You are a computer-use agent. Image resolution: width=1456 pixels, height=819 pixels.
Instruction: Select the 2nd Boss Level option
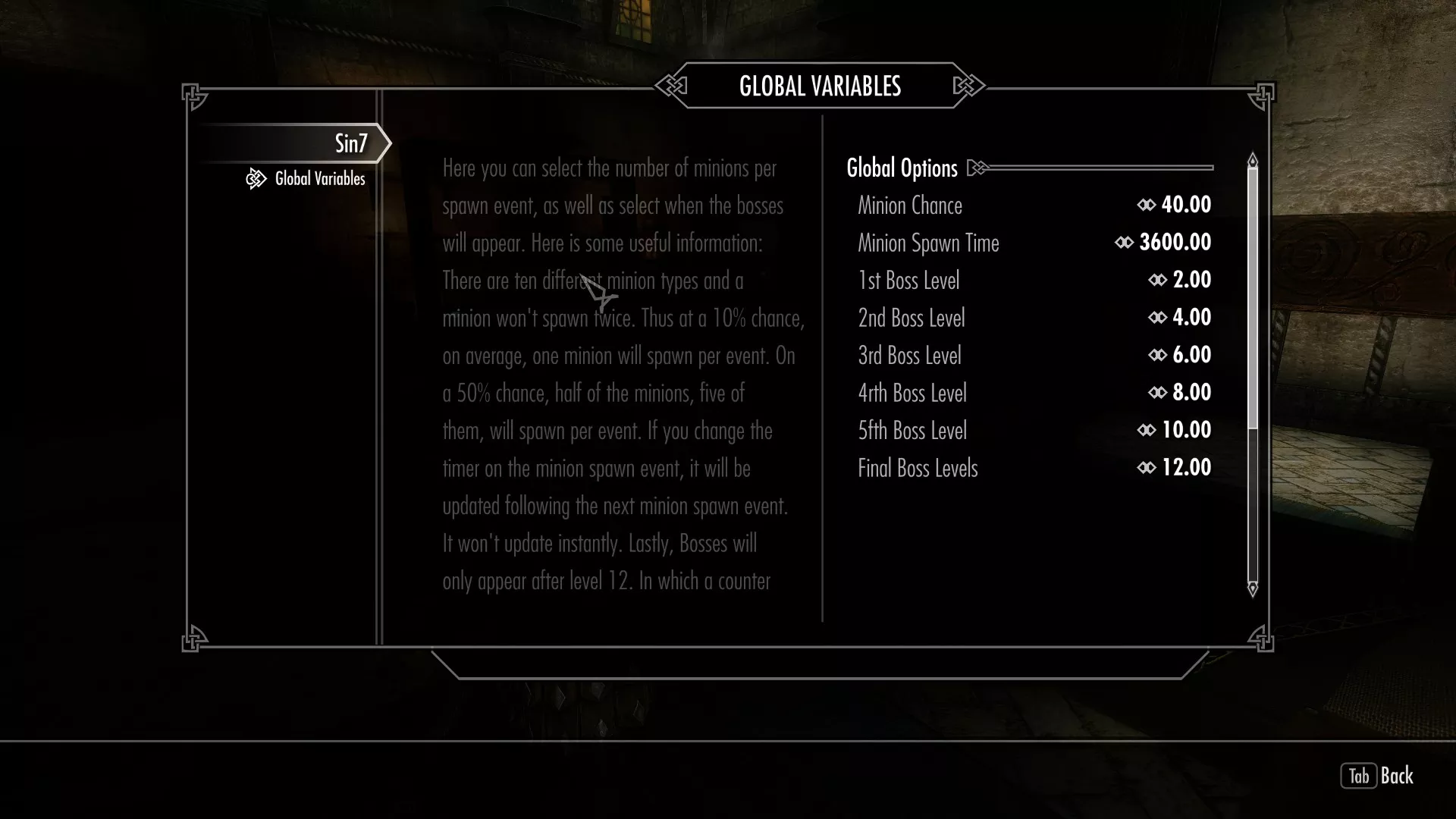click(1034, 318)
